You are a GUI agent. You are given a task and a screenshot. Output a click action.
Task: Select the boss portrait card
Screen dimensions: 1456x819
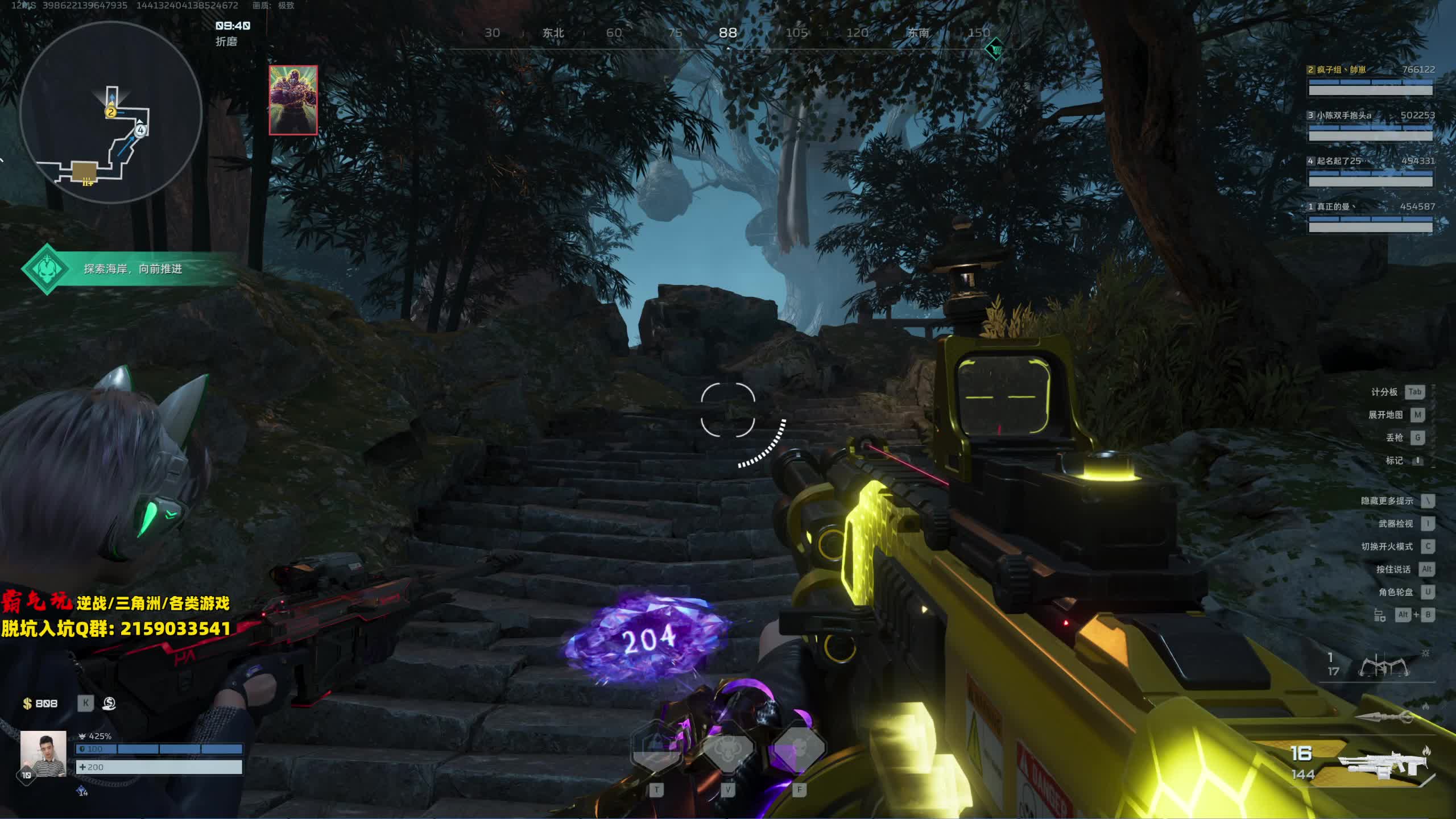pos(293,100)
